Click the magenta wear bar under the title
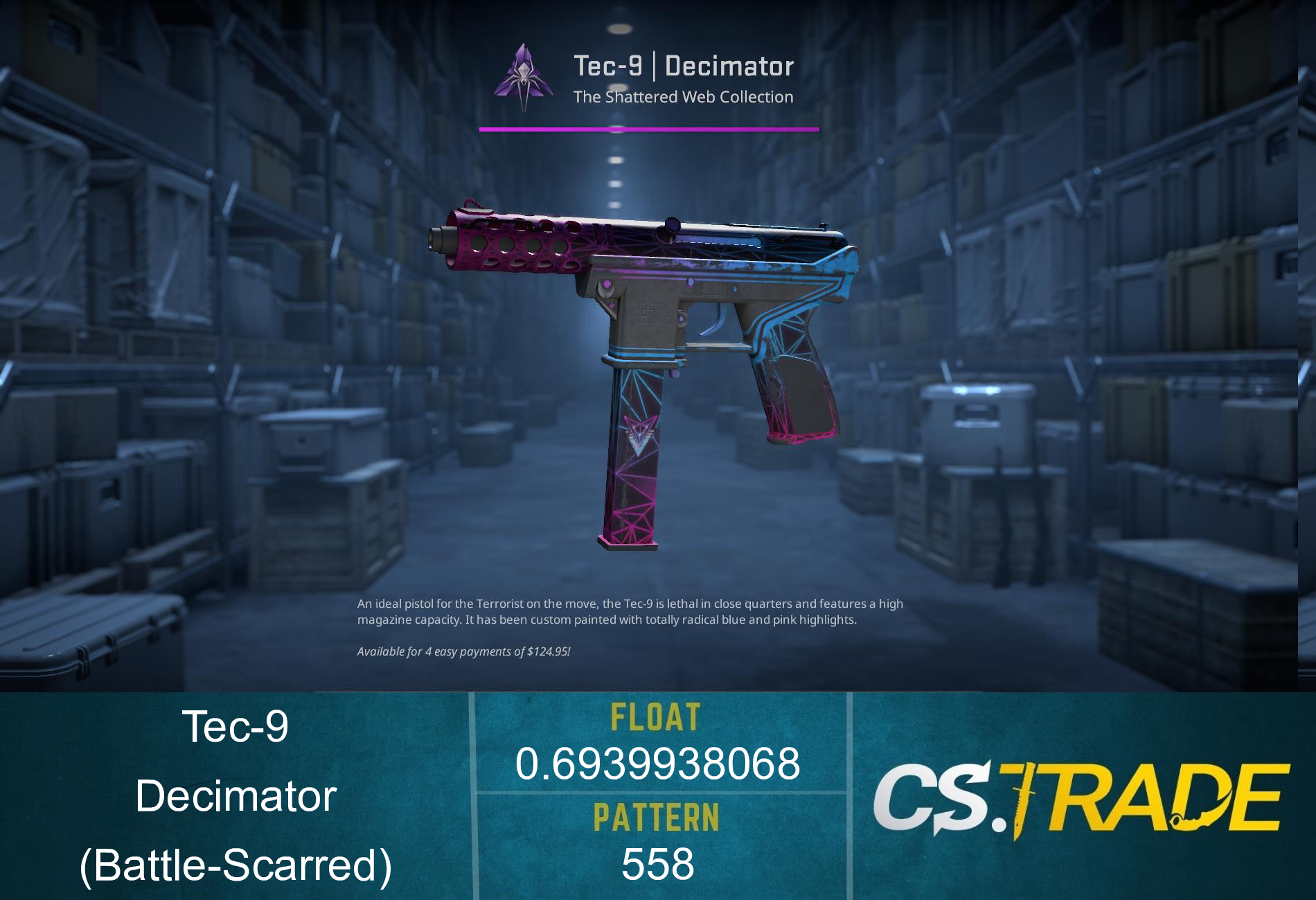1316x900 pixels. [x=648, y=128]
